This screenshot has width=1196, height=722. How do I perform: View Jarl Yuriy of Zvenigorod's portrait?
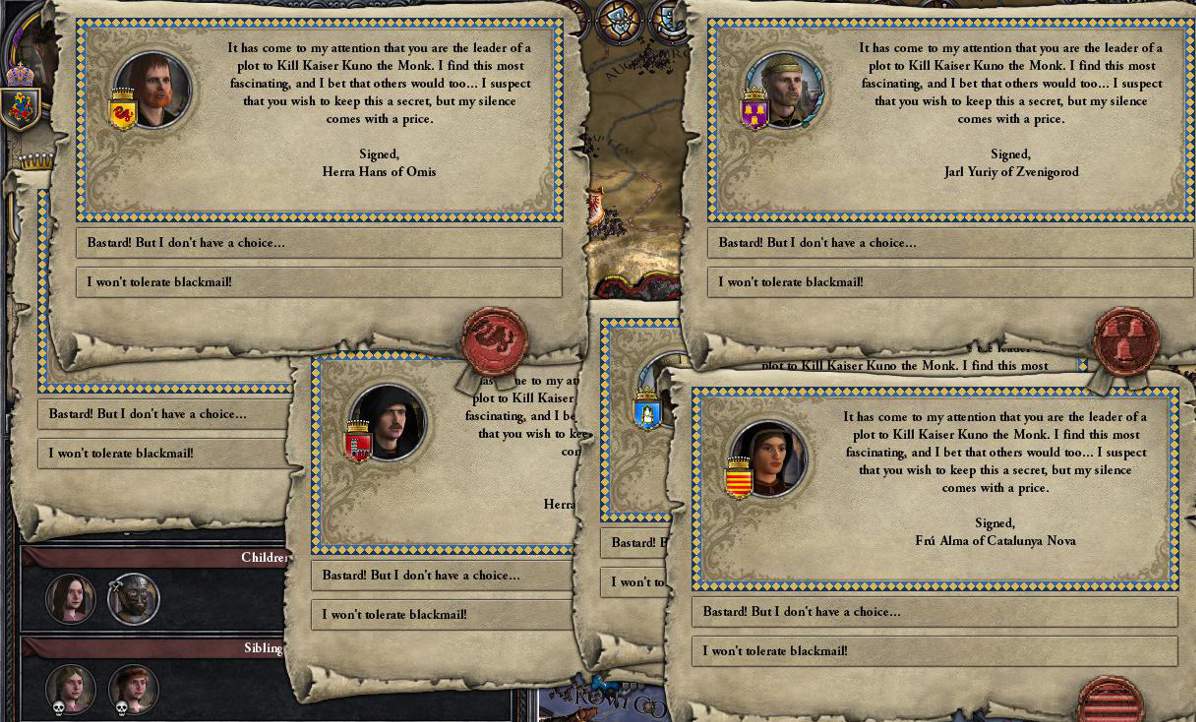pos(784,91)
